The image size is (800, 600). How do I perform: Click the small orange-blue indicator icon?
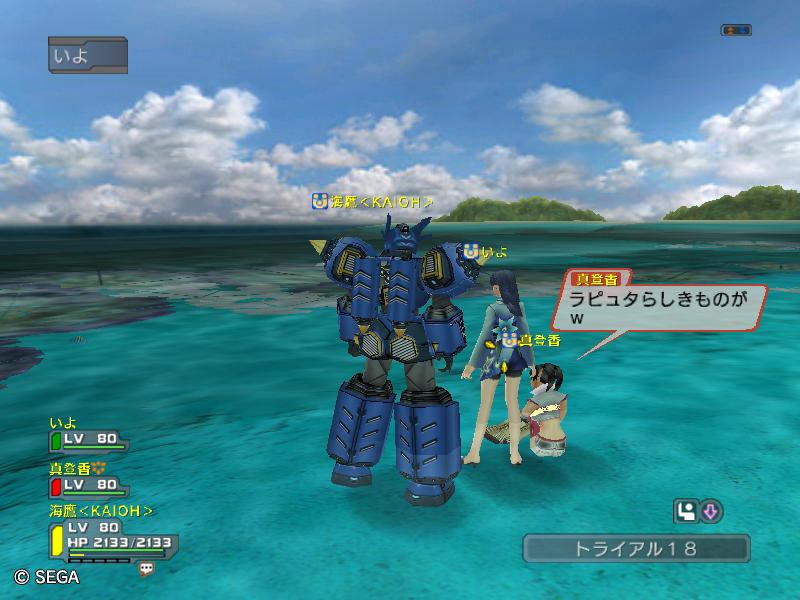735,30
